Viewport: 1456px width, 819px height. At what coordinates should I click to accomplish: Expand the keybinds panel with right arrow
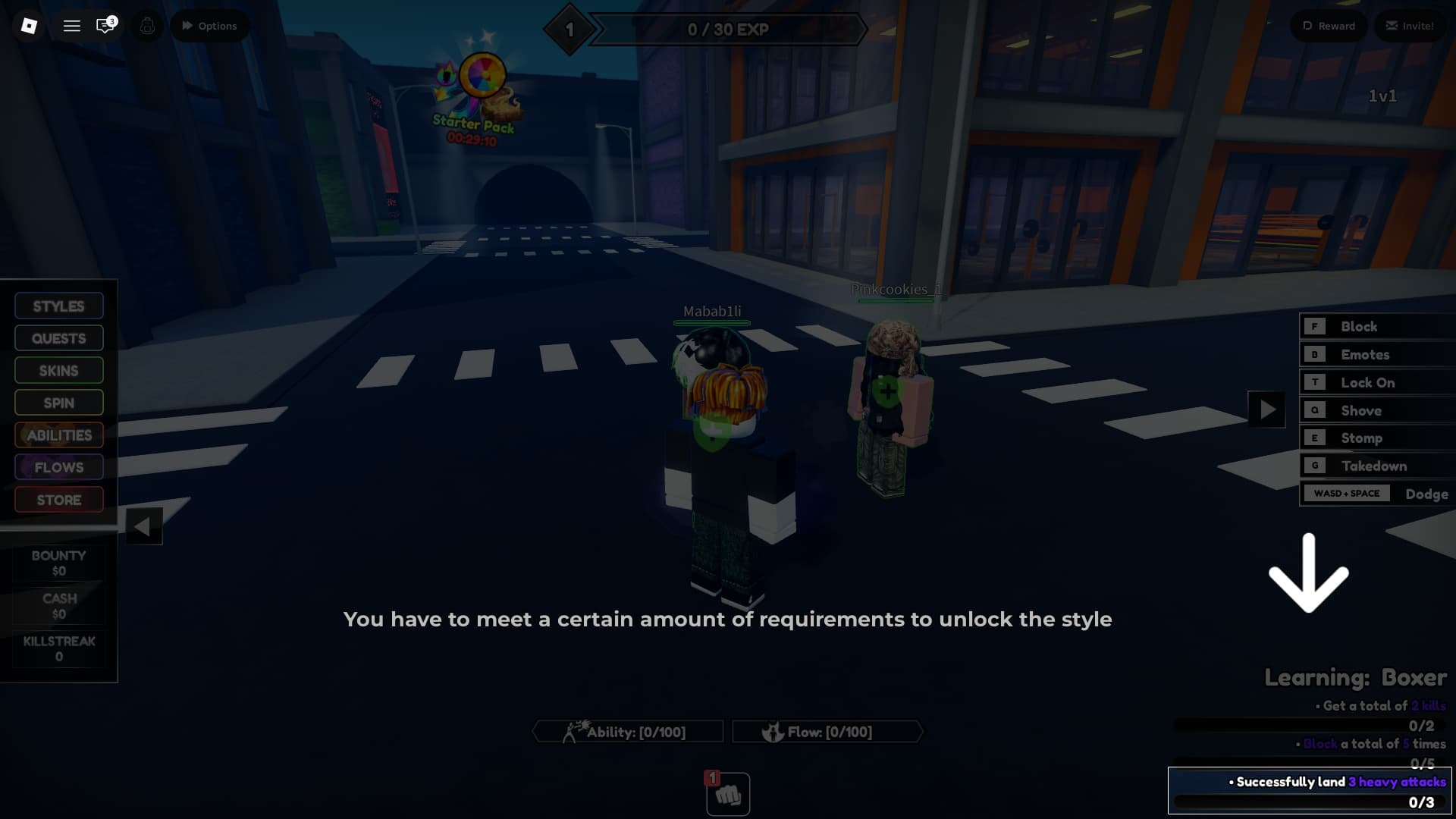1265,409
